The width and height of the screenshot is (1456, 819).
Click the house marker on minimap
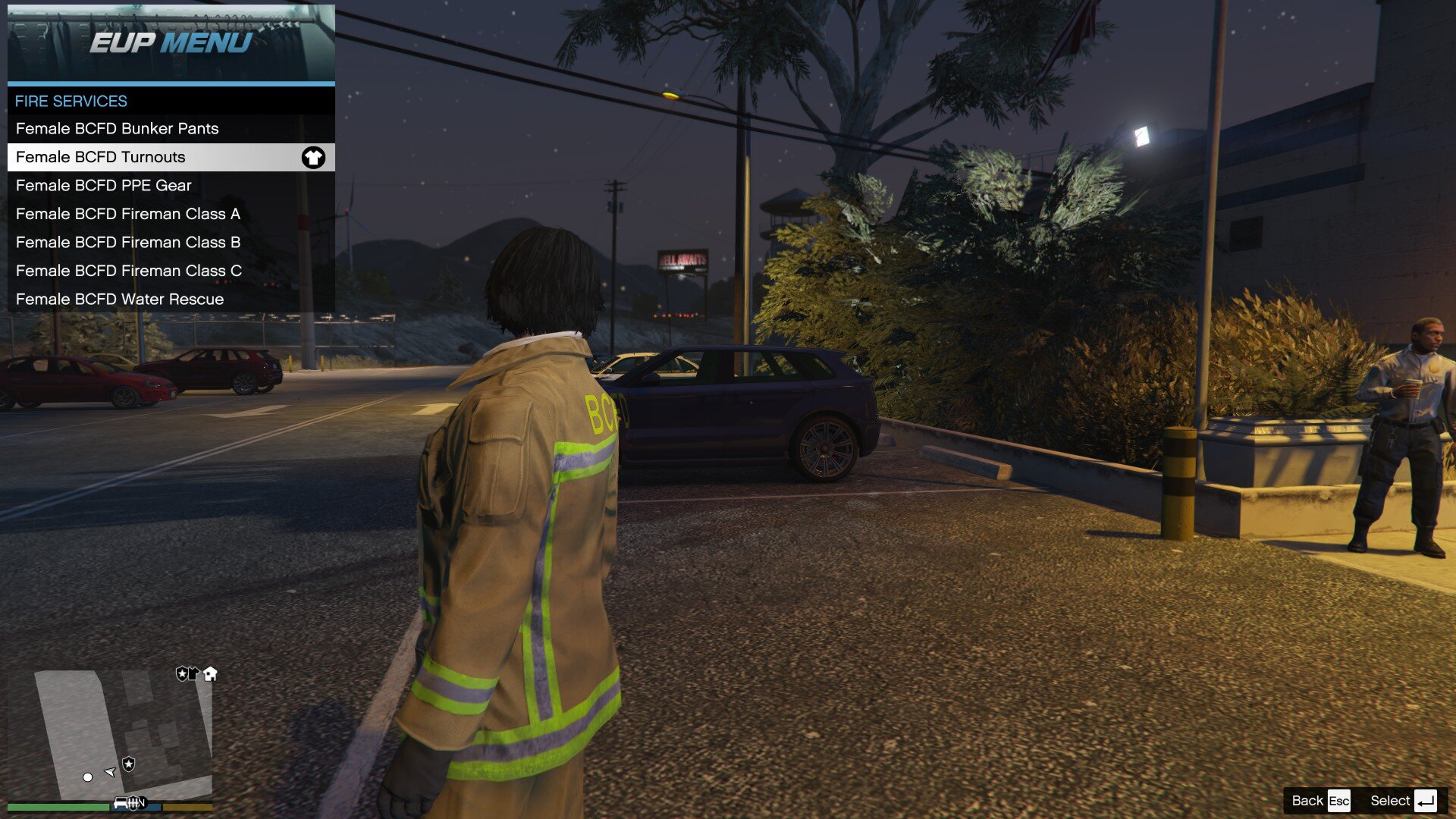click(x=211, y=673)
